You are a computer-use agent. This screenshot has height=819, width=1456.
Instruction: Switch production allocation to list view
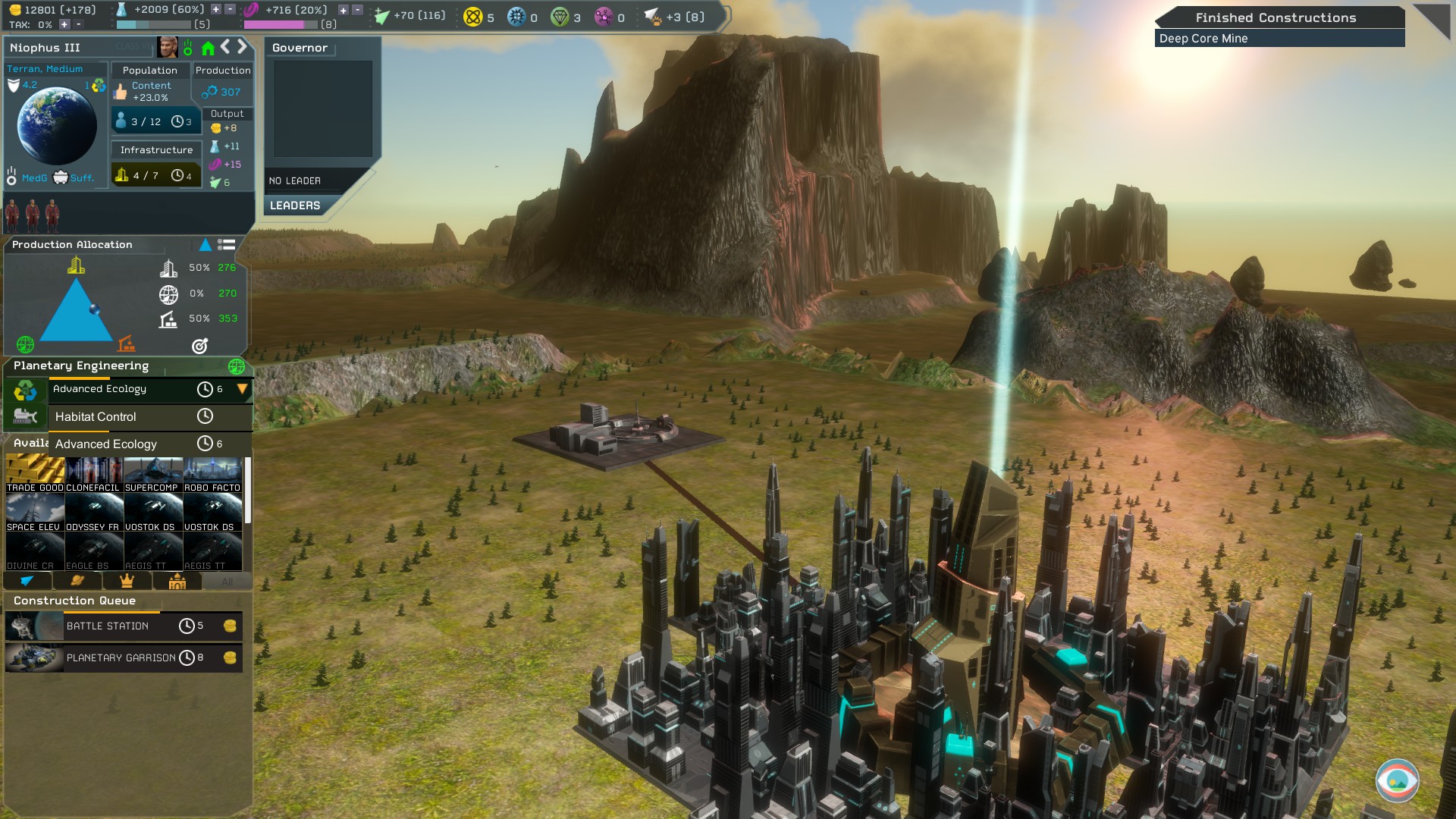coord(226,245)
